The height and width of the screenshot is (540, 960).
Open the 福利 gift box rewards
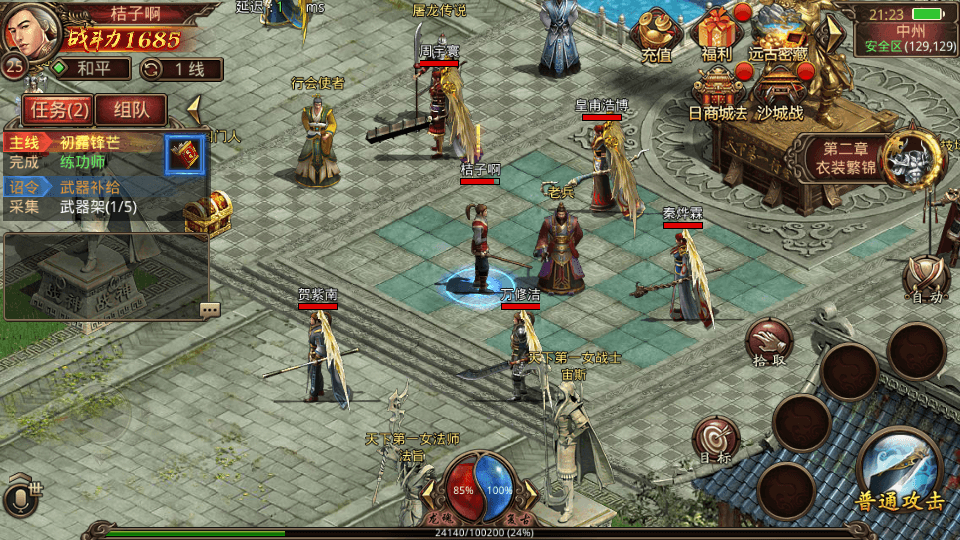(x=716, y=36)
